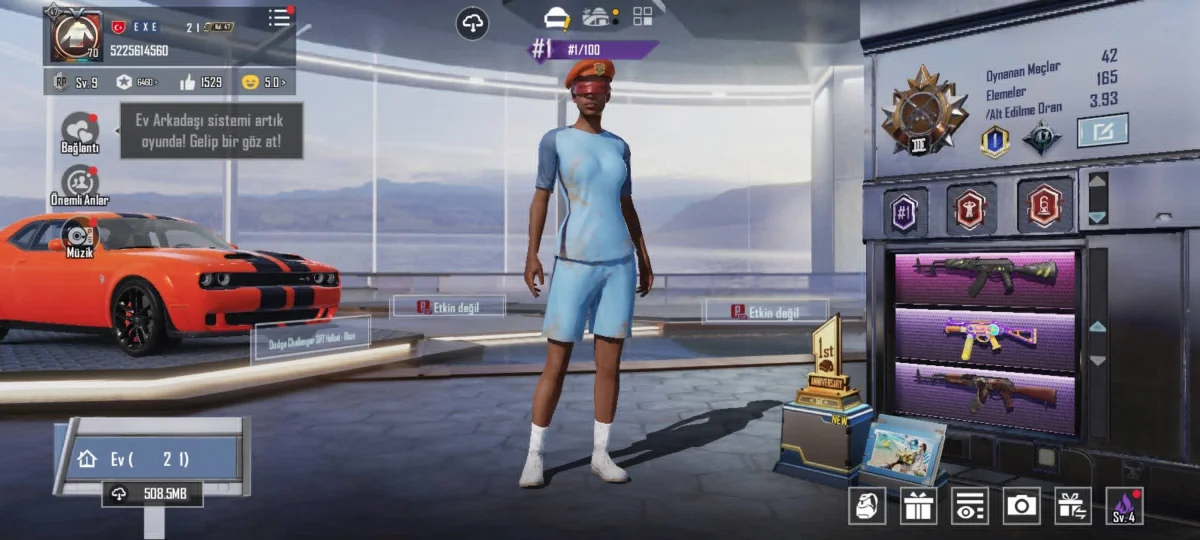Open the backpack inventory icon

(x=866, y=506)
